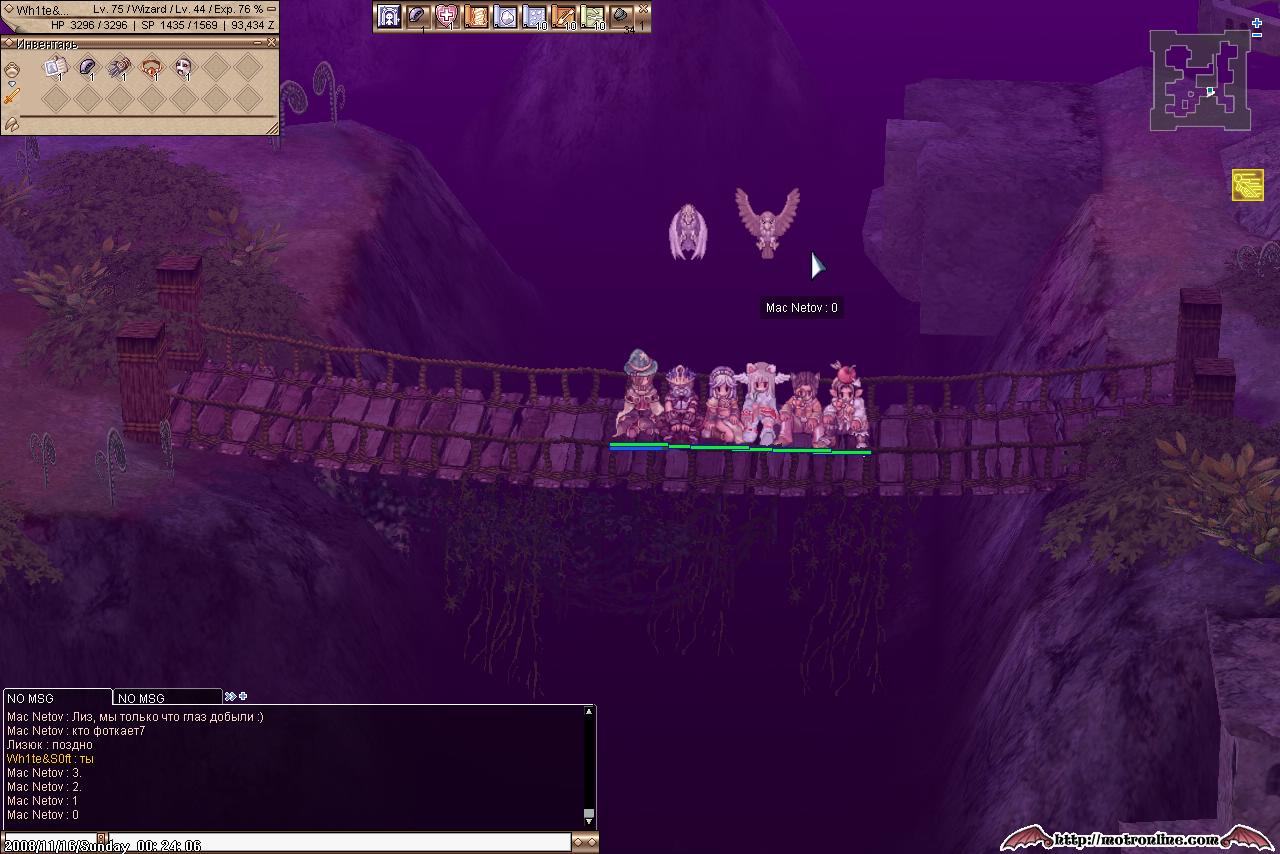Open the yellow quest icon on right edge
The height and width of the screenshot is (854, 1280).
pyautogui.click(x=1247, y=185)
